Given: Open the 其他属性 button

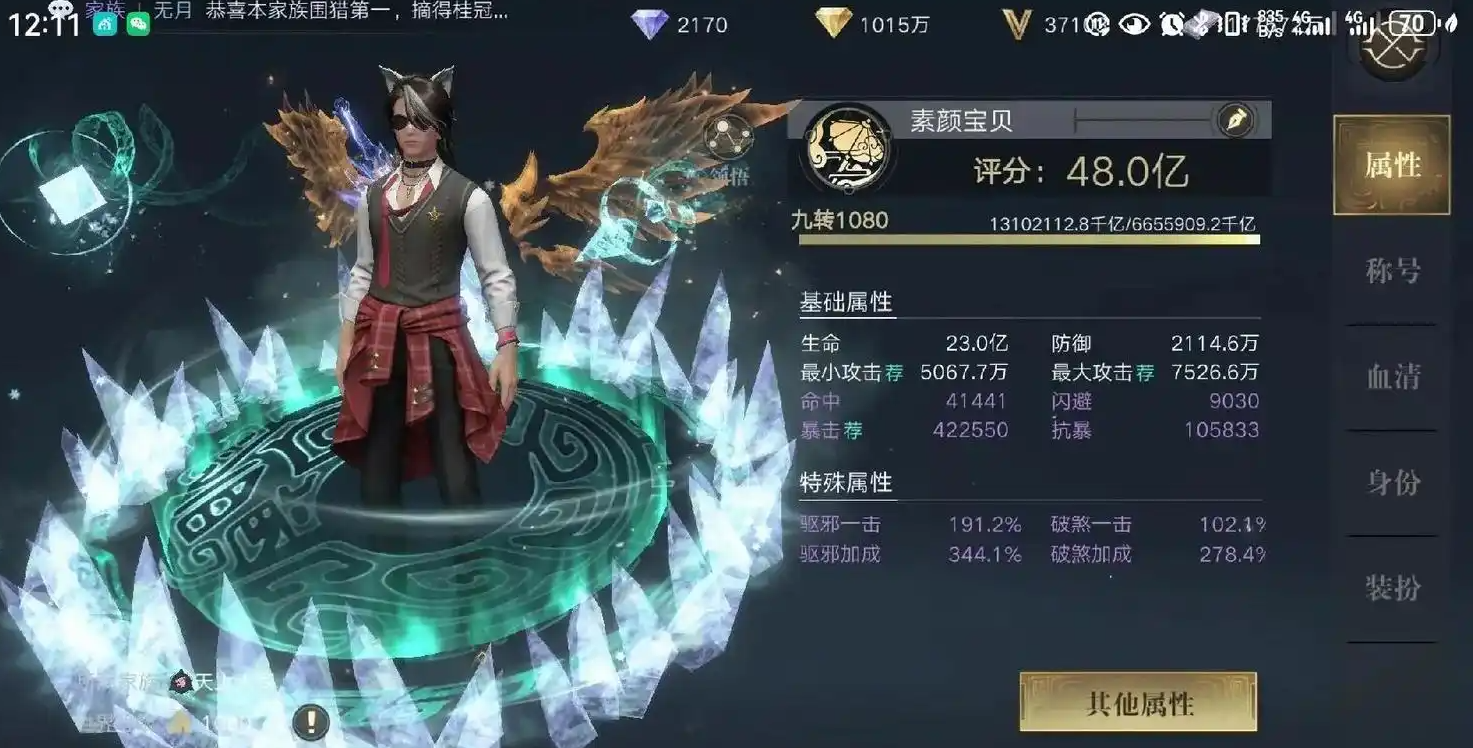Looking at the screenshot, I should click(x=1136, y=703).
